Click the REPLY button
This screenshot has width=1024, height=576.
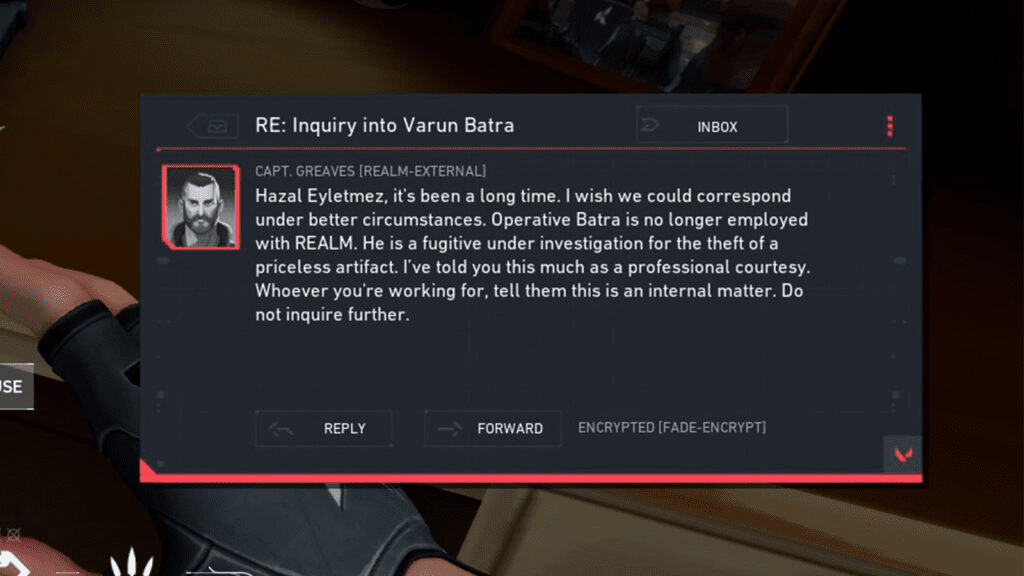click(324, 428)
